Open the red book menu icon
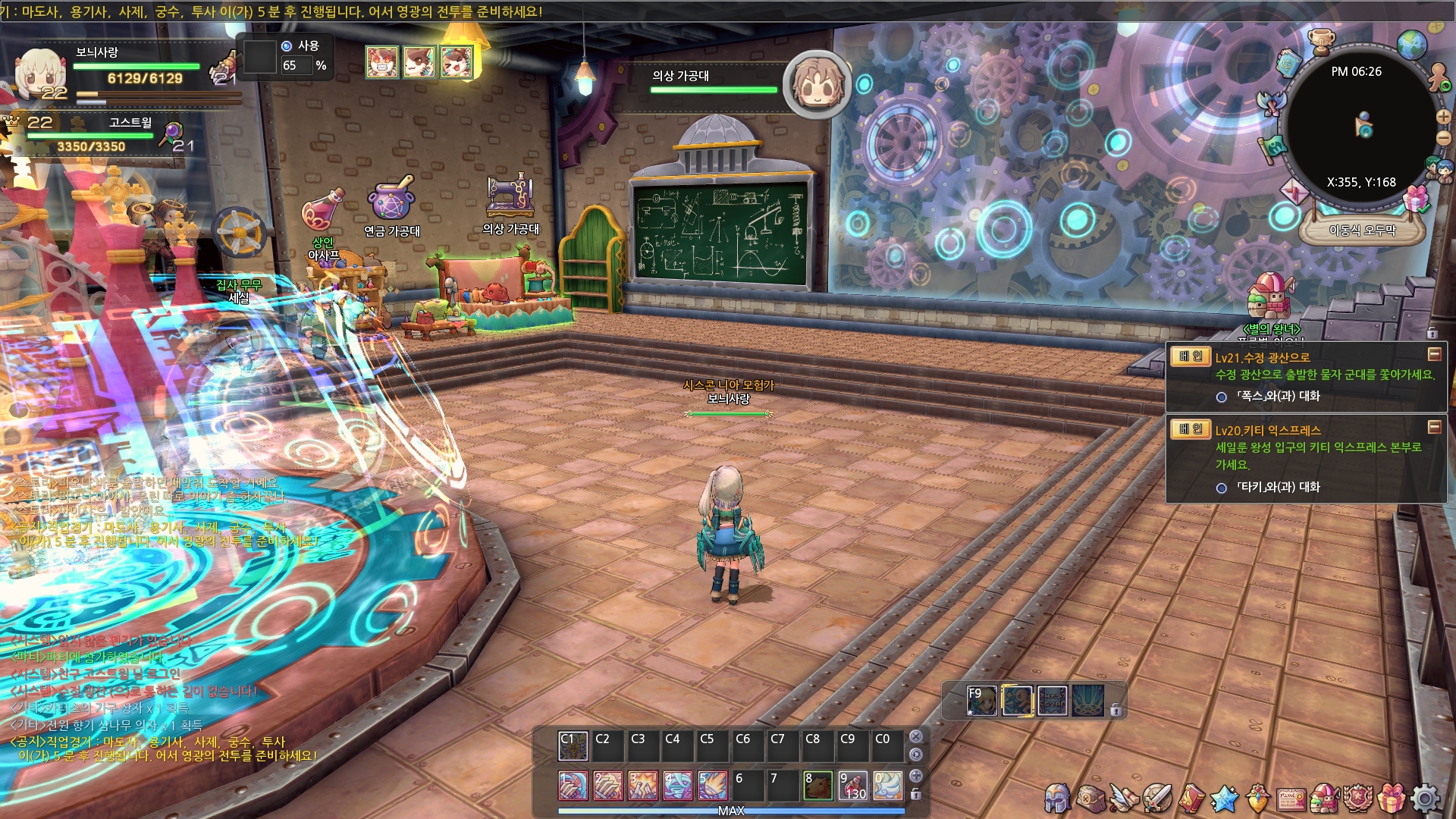 pyautogui.click(x=1191, y=798)
